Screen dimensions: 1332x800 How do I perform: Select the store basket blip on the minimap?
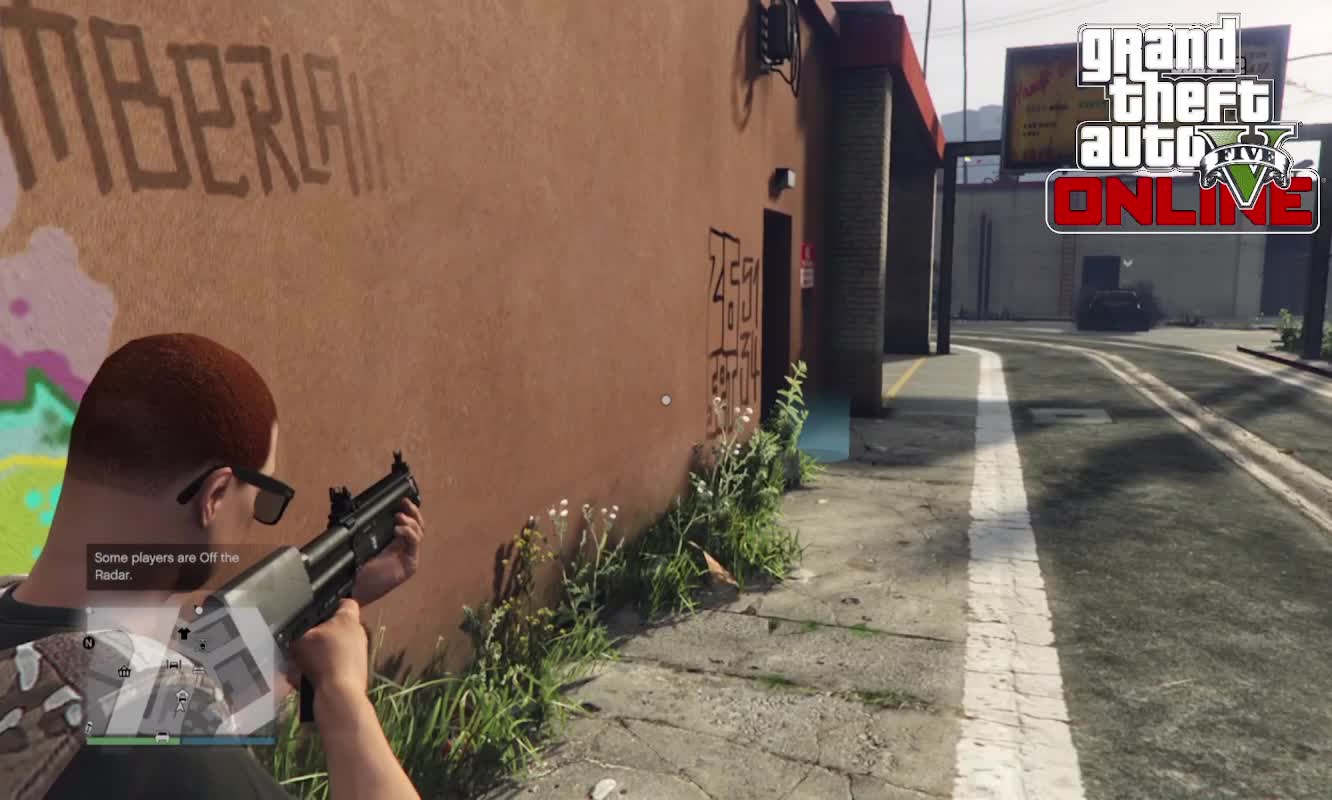coord(125,671)
